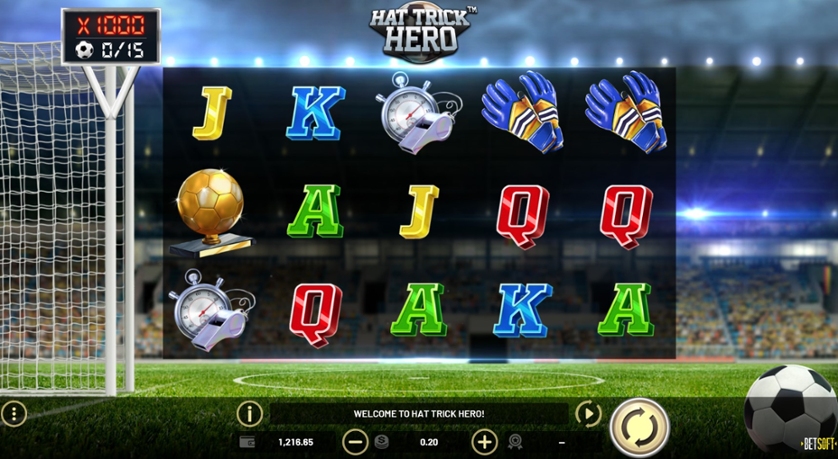Open the three-dot options menu

point(14,413)
